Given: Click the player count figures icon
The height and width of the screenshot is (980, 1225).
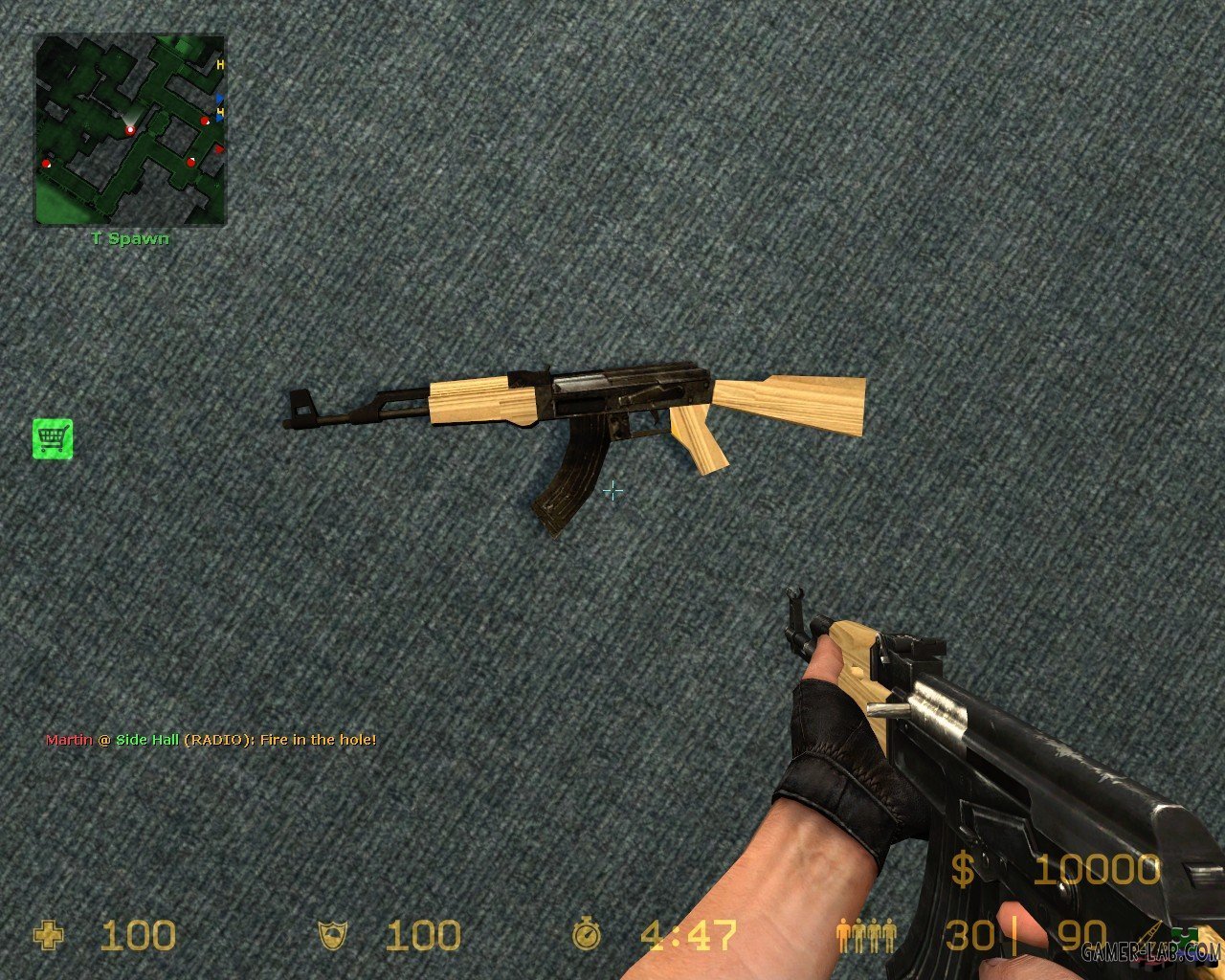Looking at the screenshot, I should tap(866, 933).
